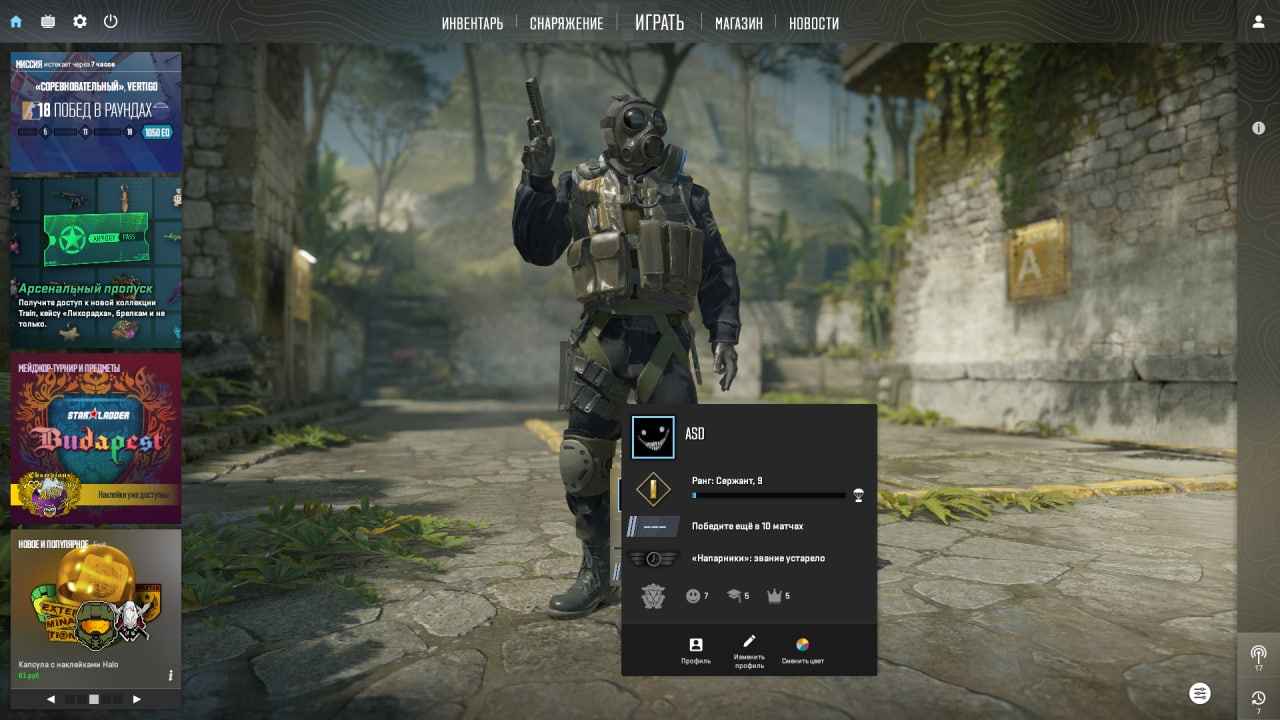Open the Vertigo mission tile
1280x720 pixels.
coord(96,111)
